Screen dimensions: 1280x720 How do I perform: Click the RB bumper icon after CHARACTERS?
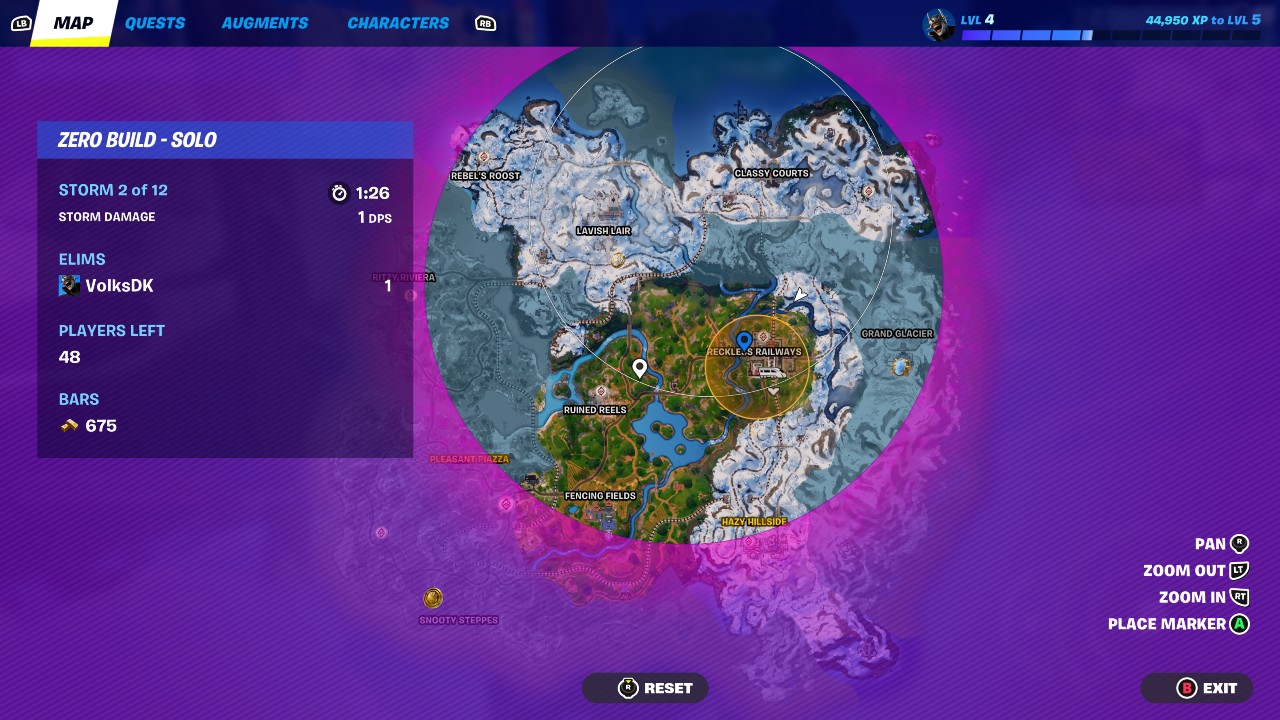[485, 22]
